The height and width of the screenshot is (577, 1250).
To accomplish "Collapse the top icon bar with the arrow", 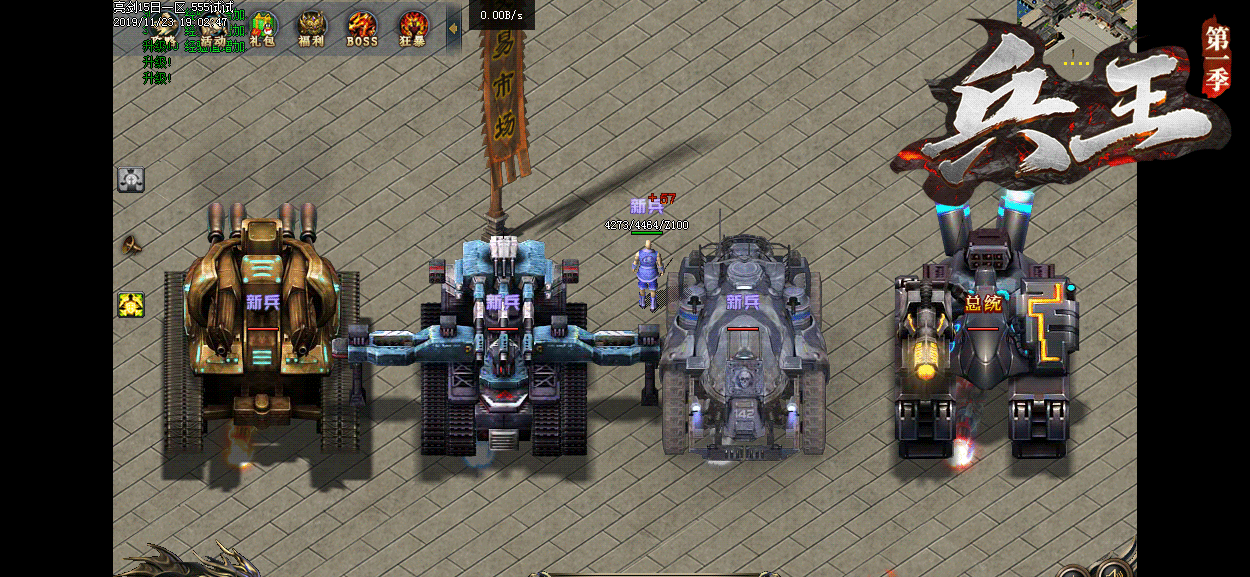I will [453, 28].
